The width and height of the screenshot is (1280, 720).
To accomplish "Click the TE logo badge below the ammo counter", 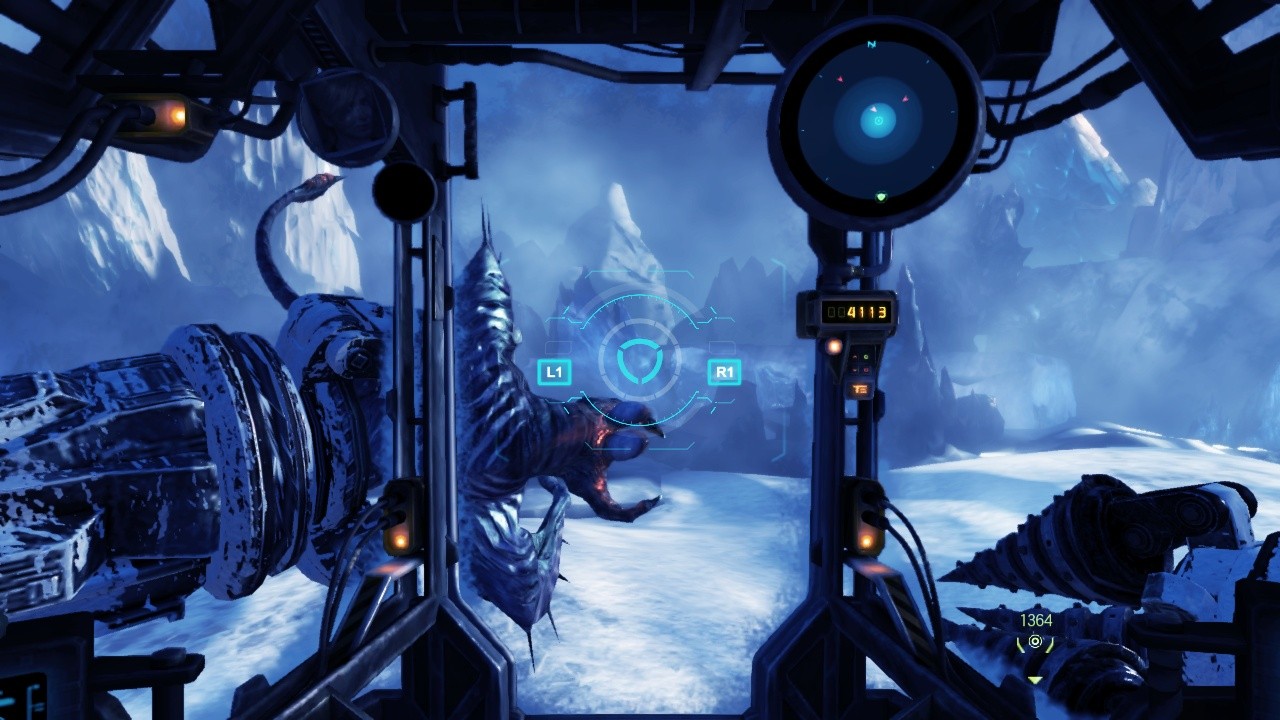I will point(861,389).
